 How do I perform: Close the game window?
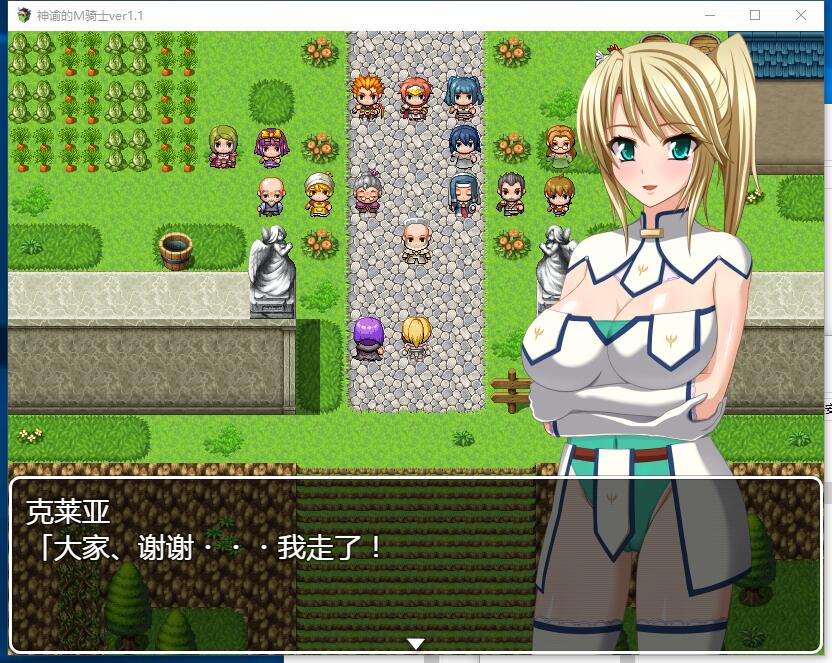[801, 15]
